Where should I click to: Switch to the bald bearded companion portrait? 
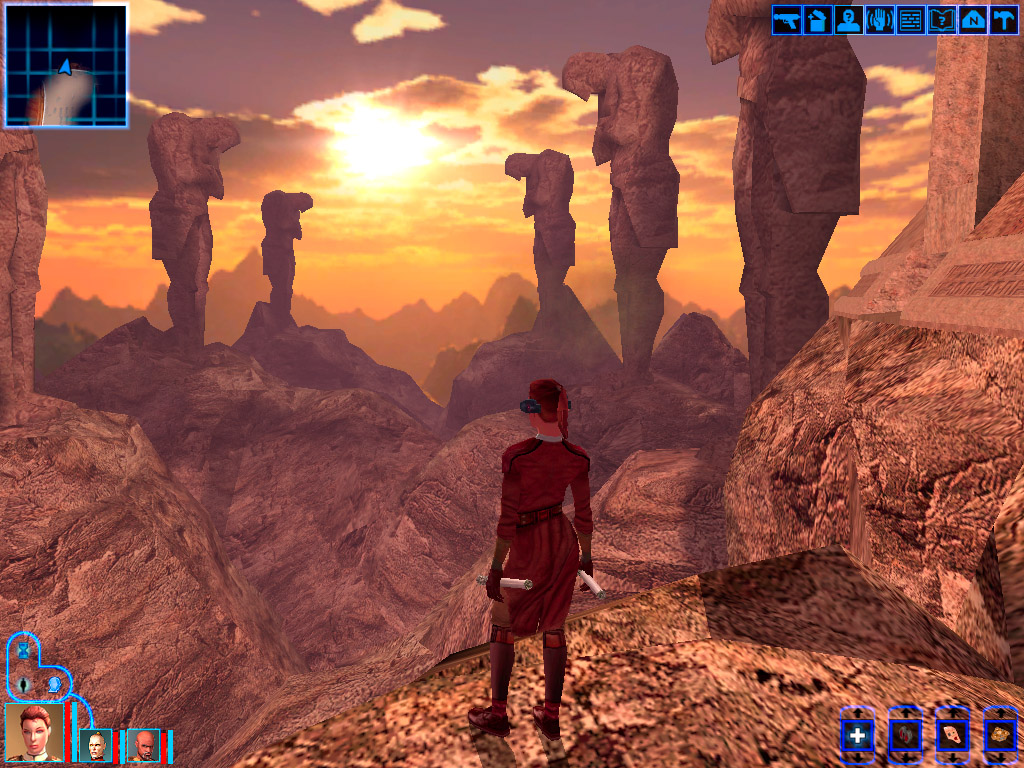click(x=143, y=745)
